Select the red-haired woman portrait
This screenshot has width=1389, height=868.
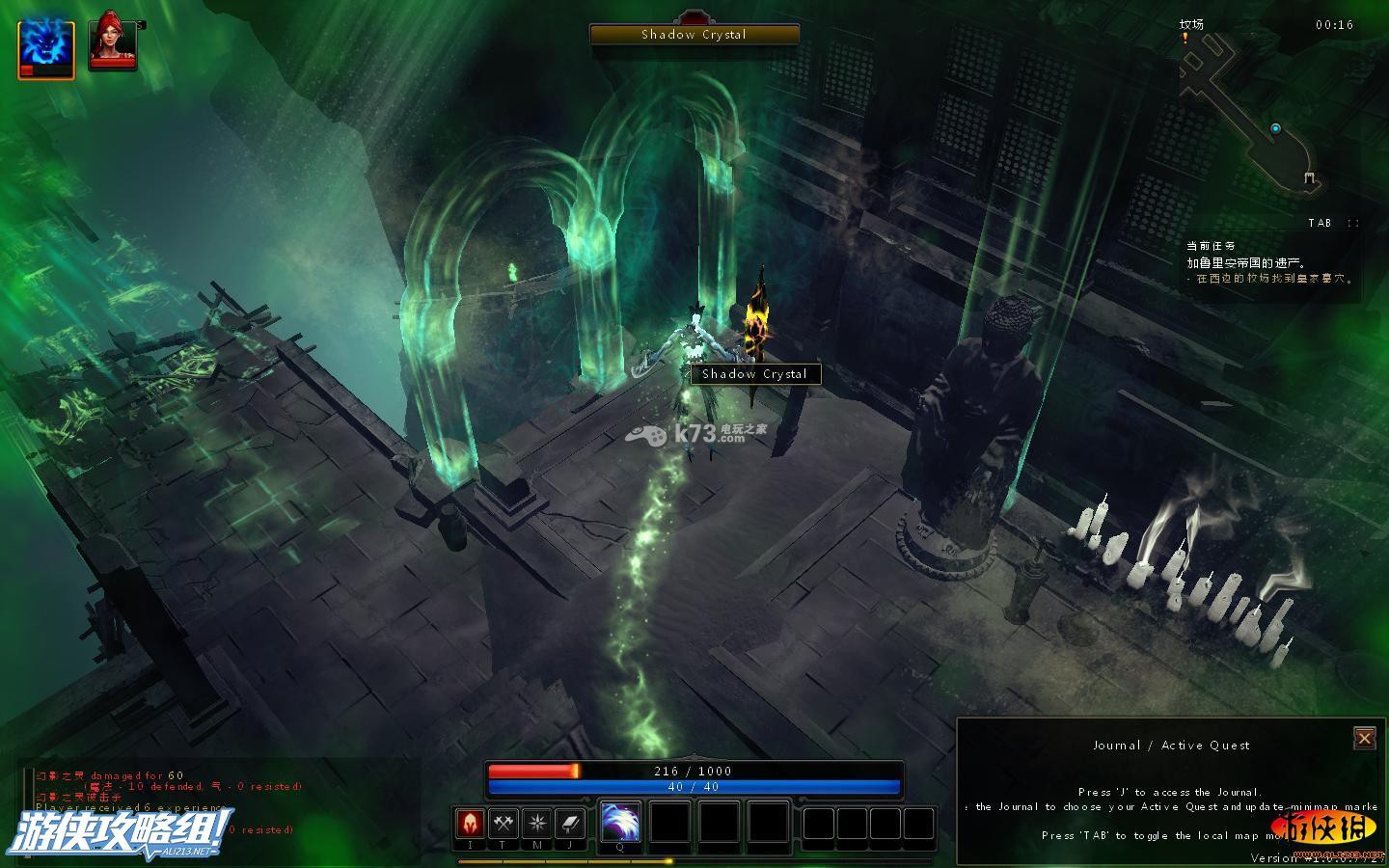point(111,42)
